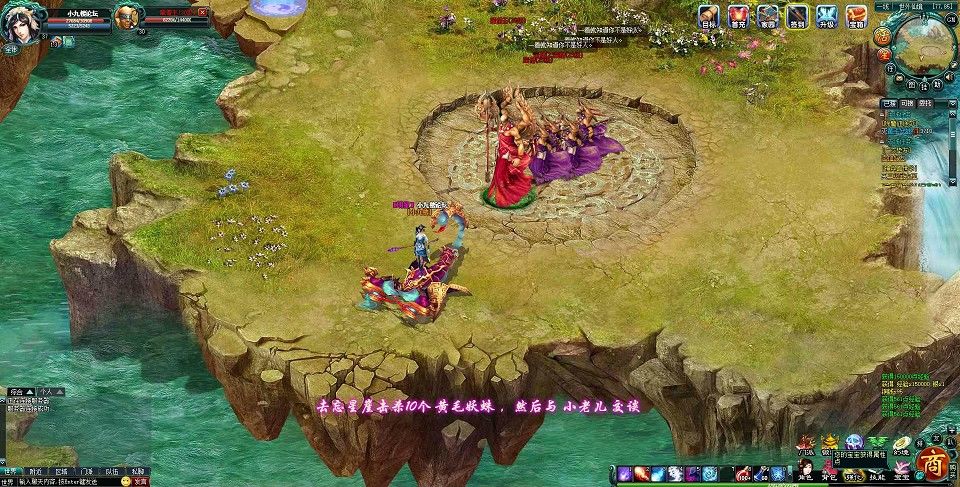Use the red health potion hotbar slot
The height and width of the screenshot is (487, 960).
pyautogui.click(x=743, y=473)
